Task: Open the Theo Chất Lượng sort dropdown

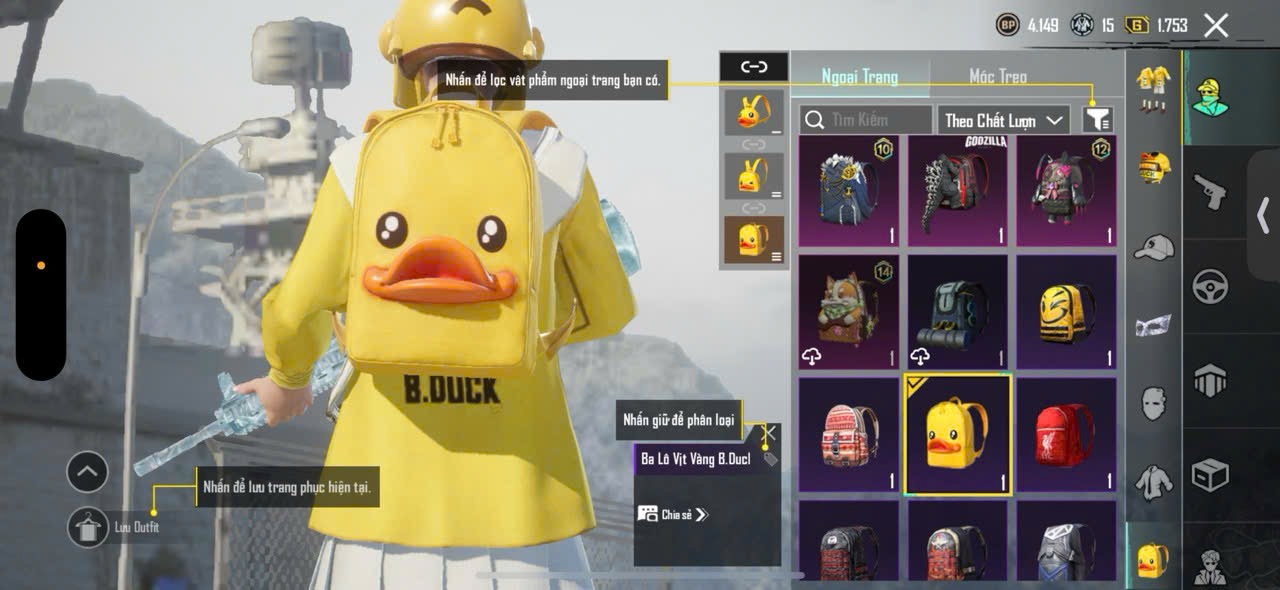Action: coord(1003,120)
